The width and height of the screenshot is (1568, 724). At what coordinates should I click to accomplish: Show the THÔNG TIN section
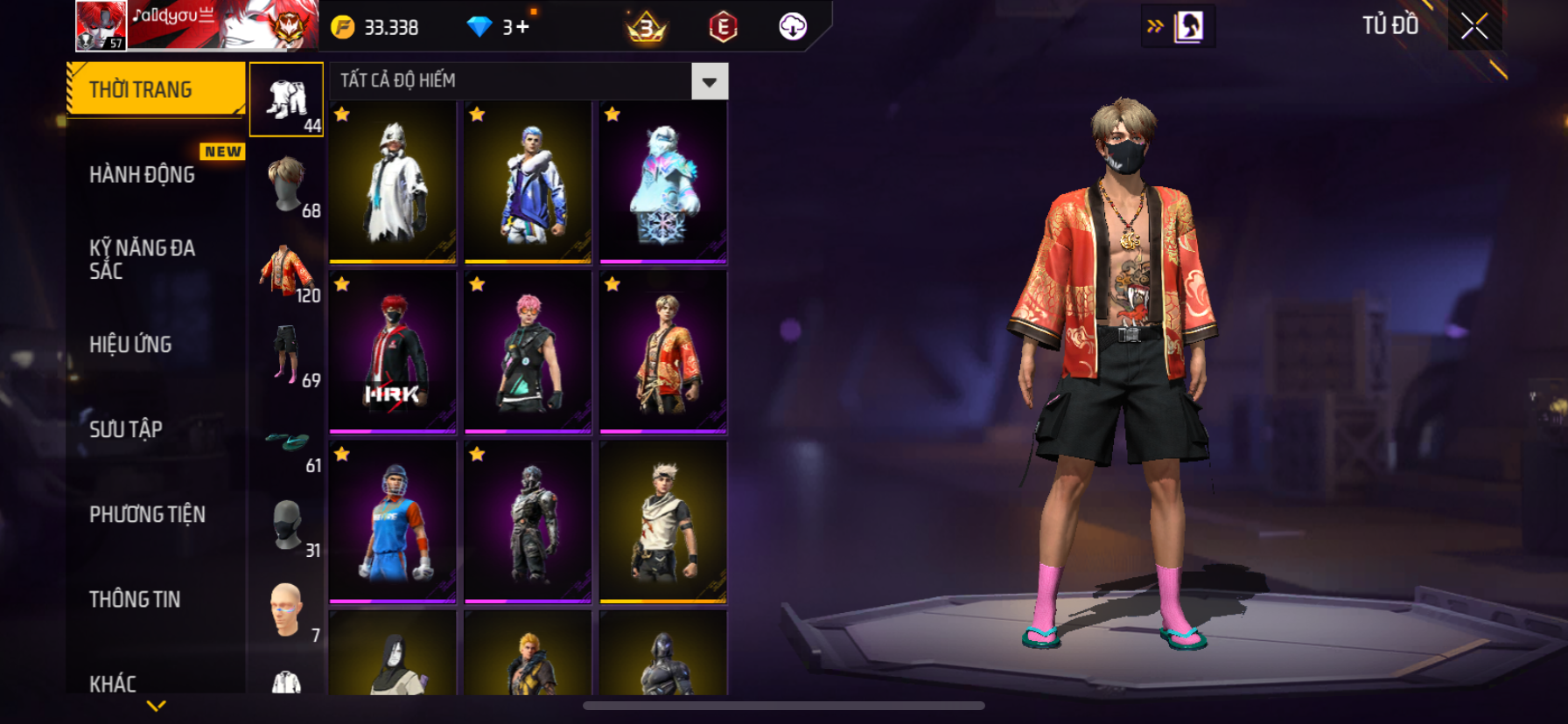point(135,599)
